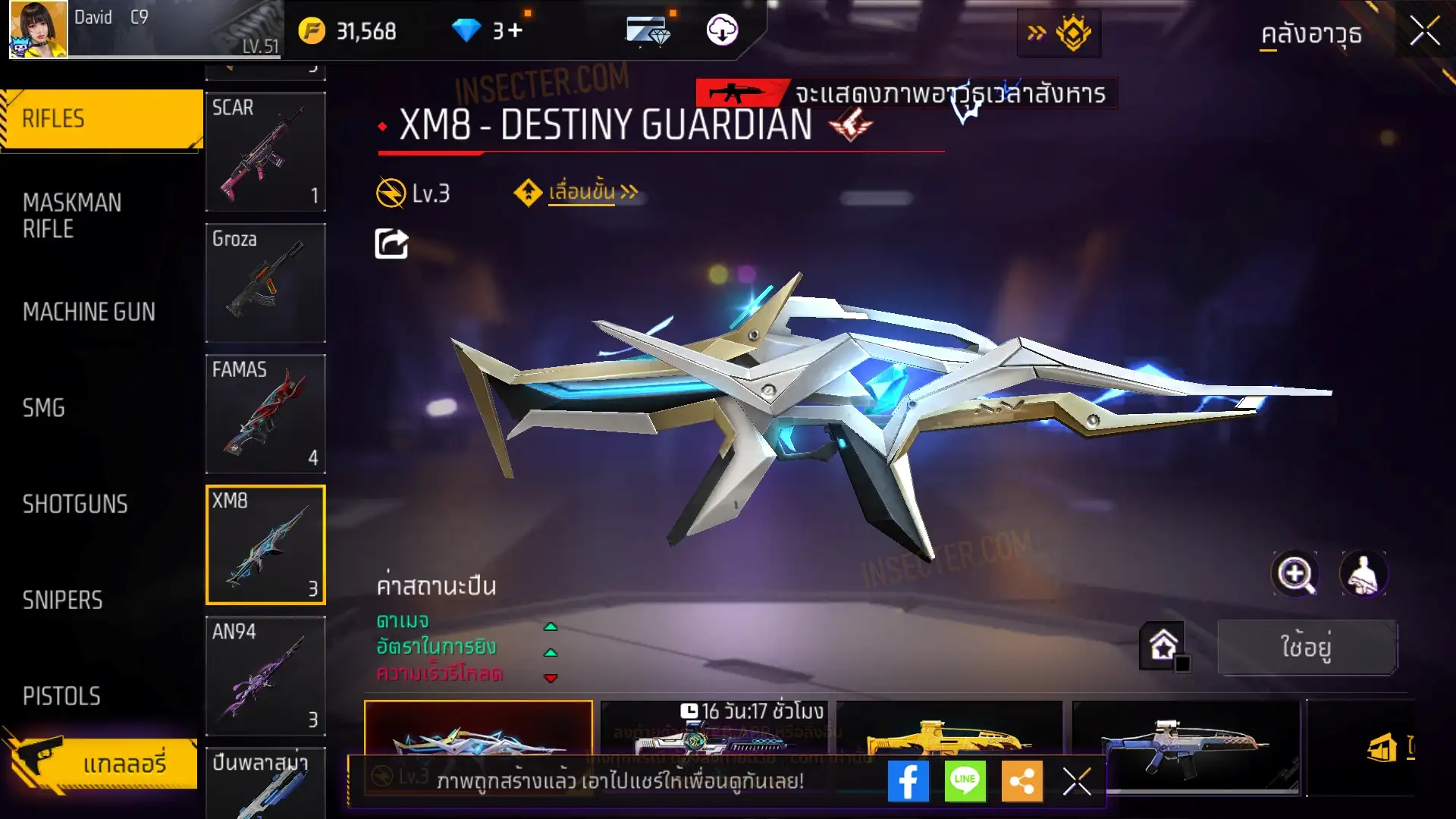Close the share screenshot banner
Image resolution: width=1456 pixels, height=819 pixels.
tap(1077, 781)
